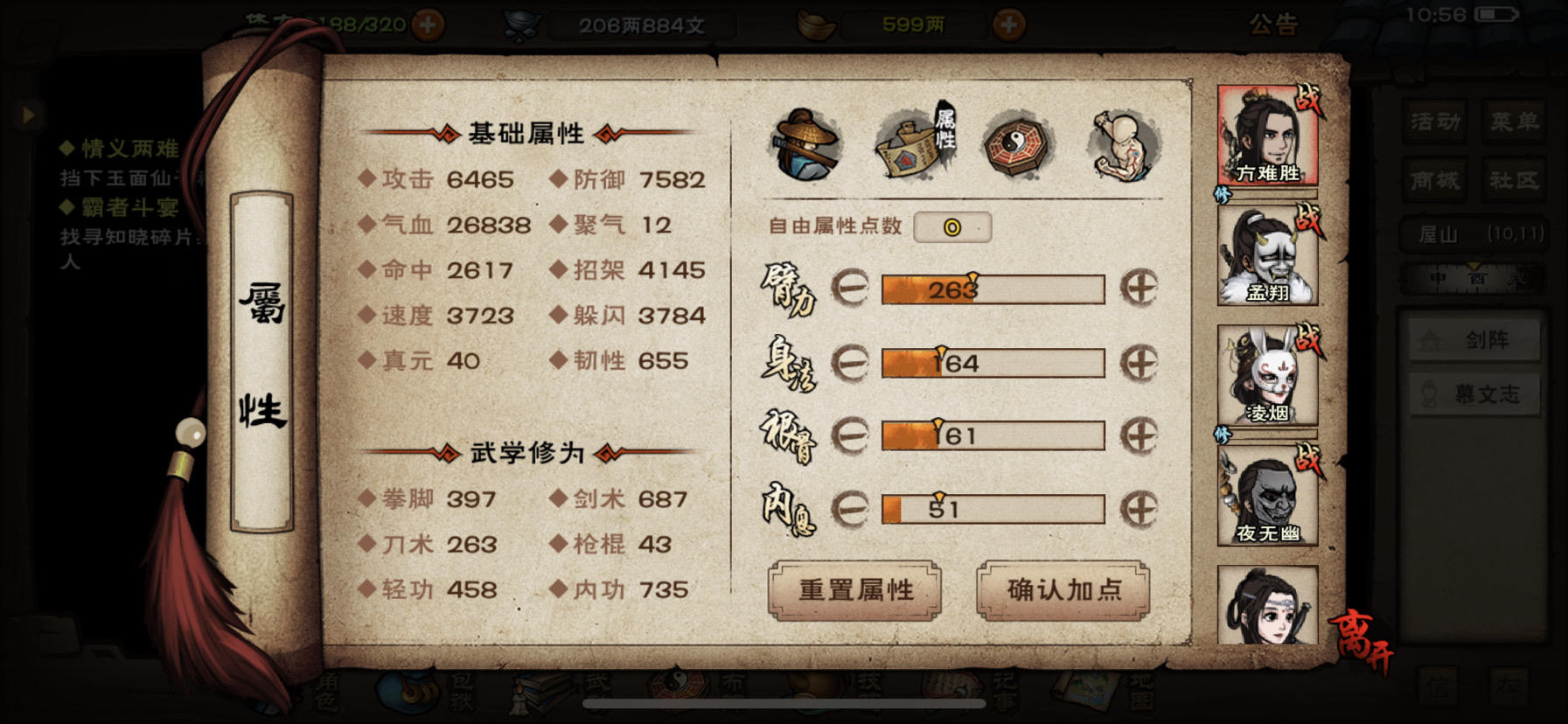Open the equipment hat icon in the attribute panel
The width and height of the screenshot is (1568, 724).
(x=805, y=144)
